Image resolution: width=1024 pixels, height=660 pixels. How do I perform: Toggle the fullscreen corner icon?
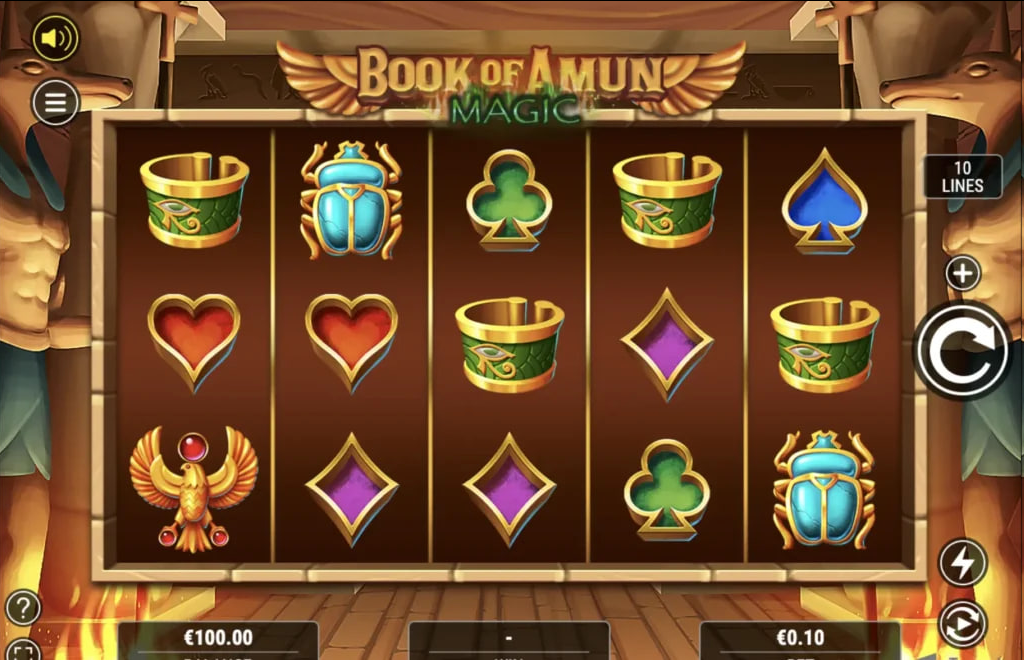click(25, 651)
